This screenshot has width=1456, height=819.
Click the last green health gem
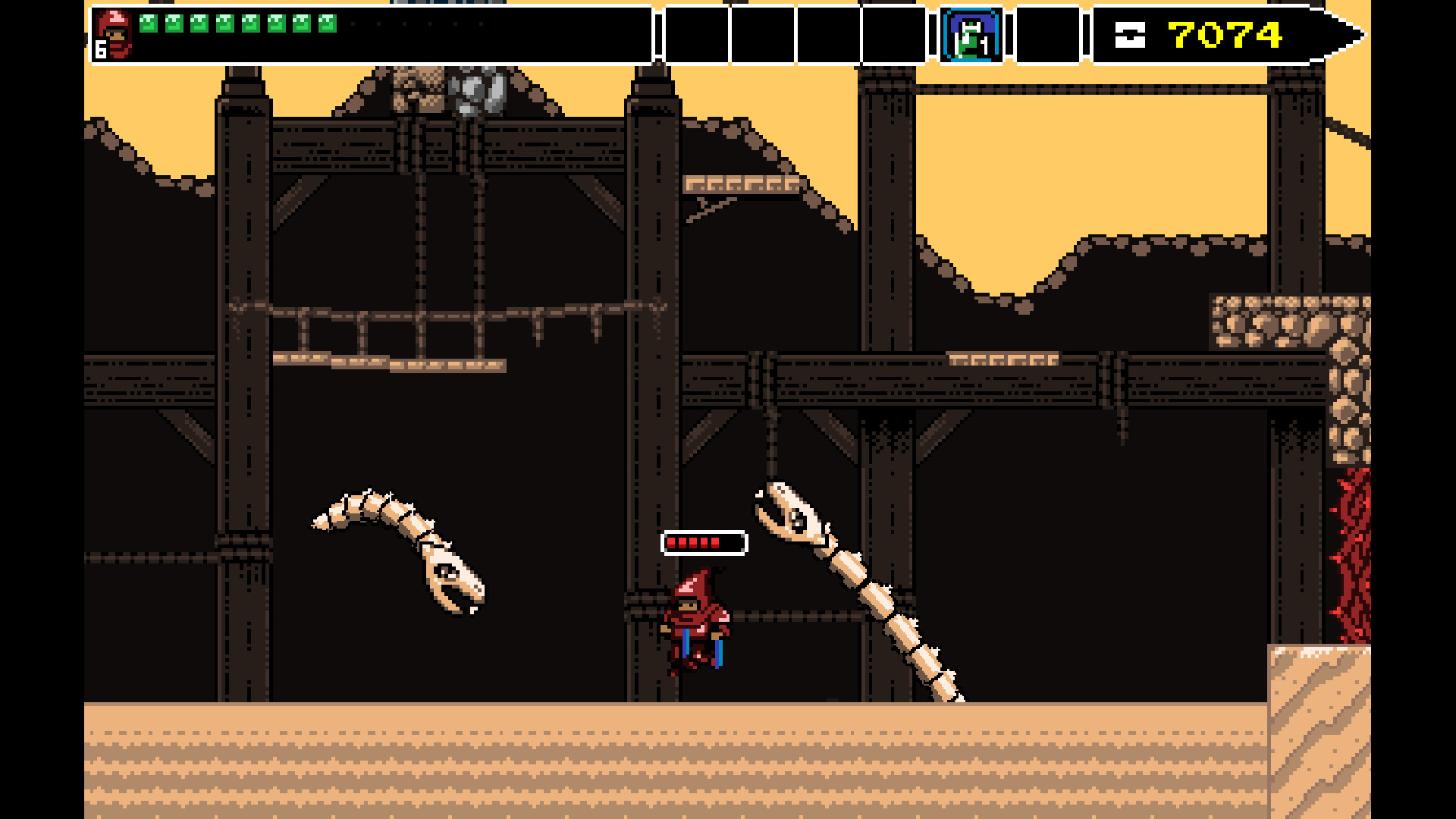click(x=326, y=23)
